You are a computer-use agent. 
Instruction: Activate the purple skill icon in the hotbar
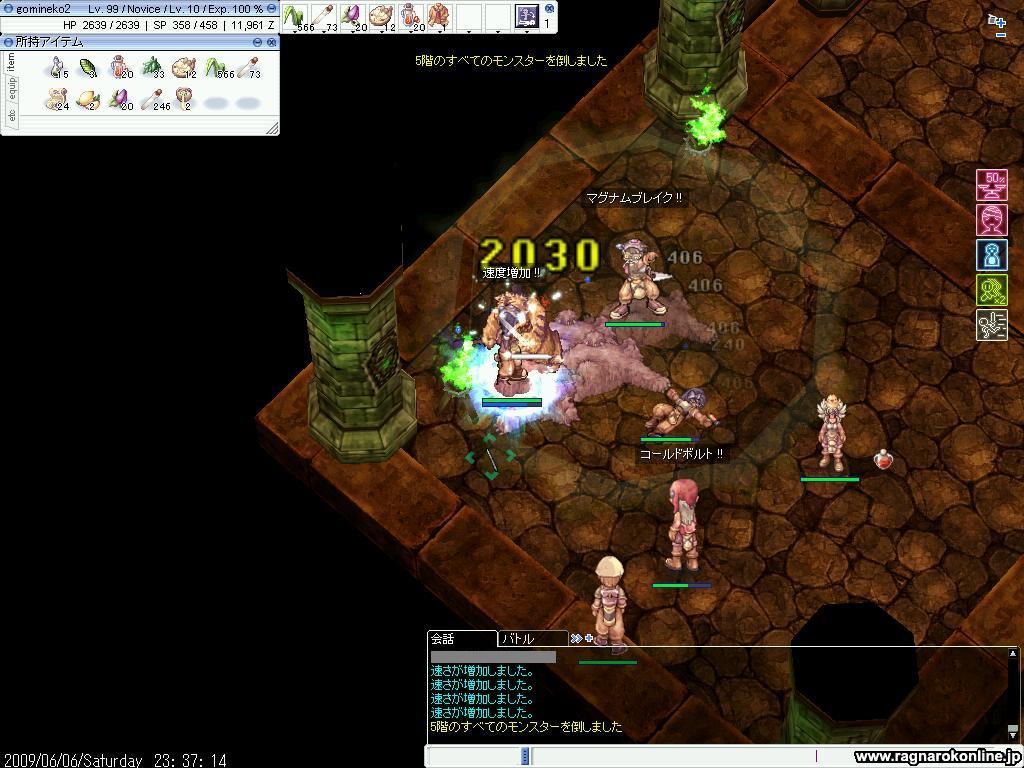click(x=526, y=16)
